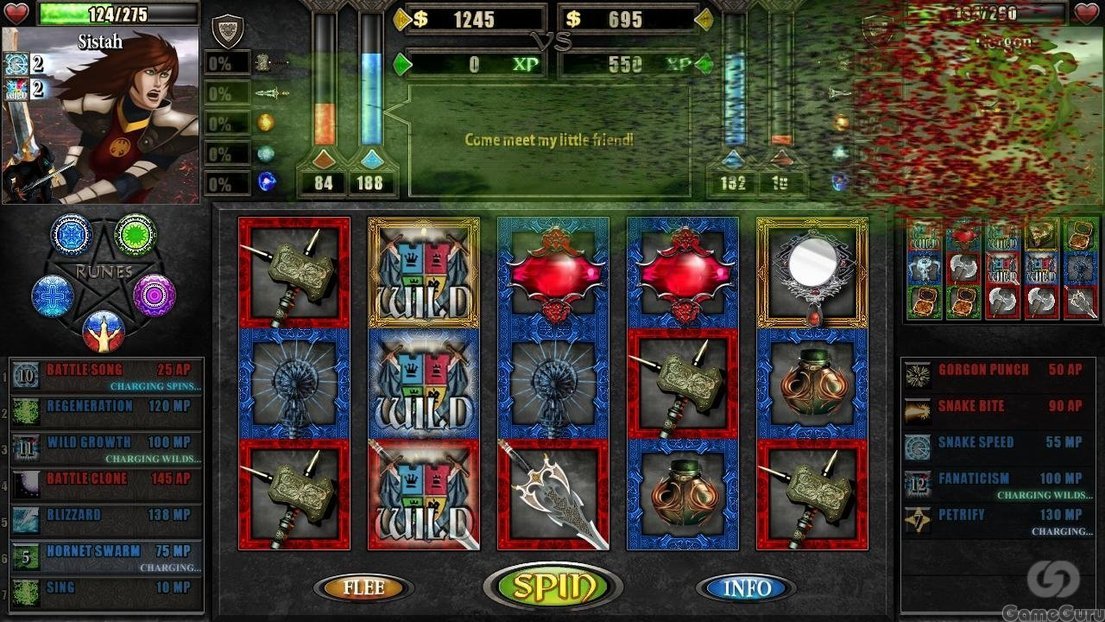Use the Sing ability
The image size is (1105, 622).
click(106, 593)
